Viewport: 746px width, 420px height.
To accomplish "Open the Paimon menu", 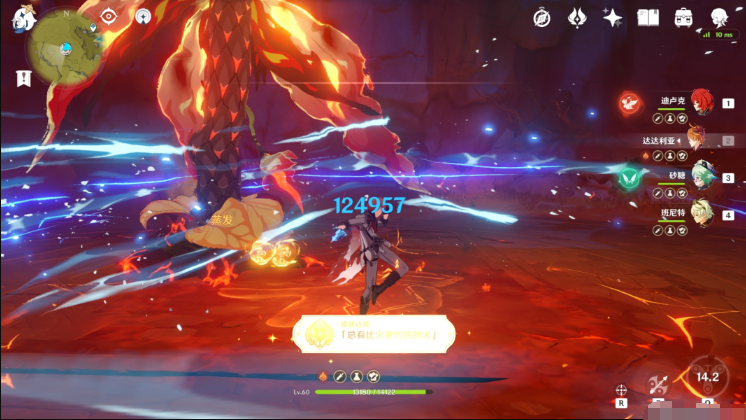I will [22, 18].
